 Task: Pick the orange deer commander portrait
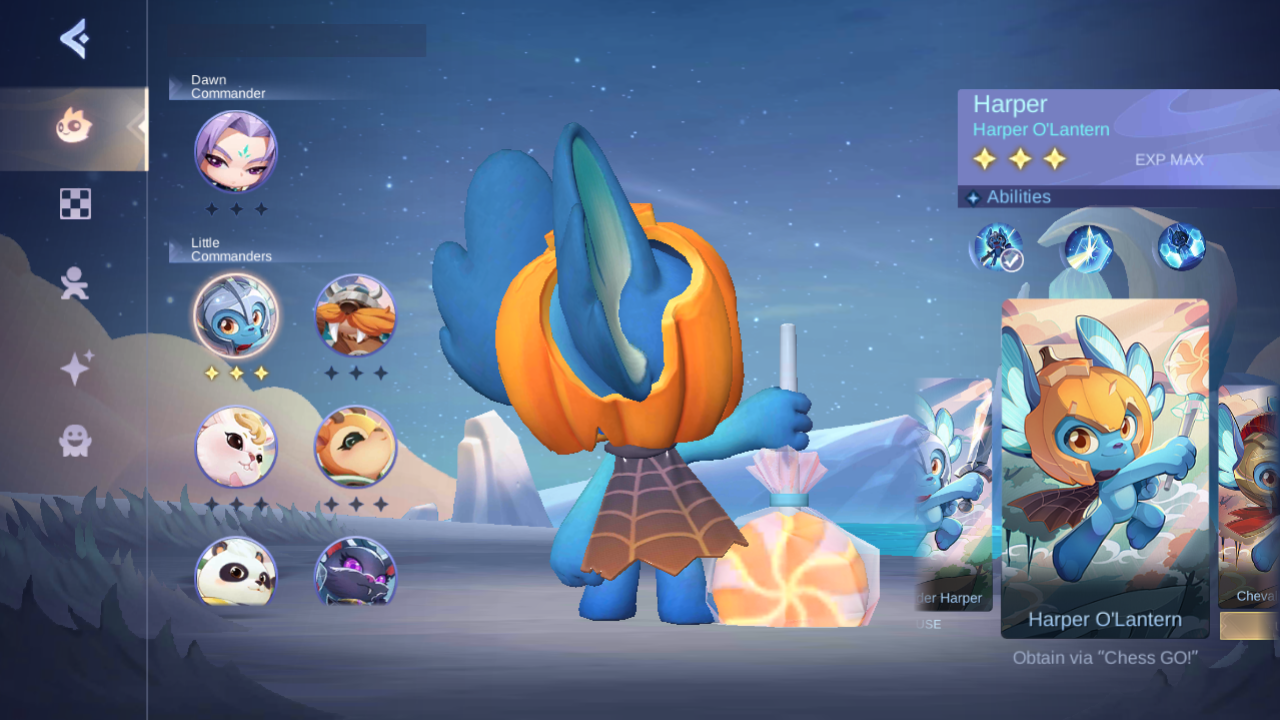(x=355, y=446)
